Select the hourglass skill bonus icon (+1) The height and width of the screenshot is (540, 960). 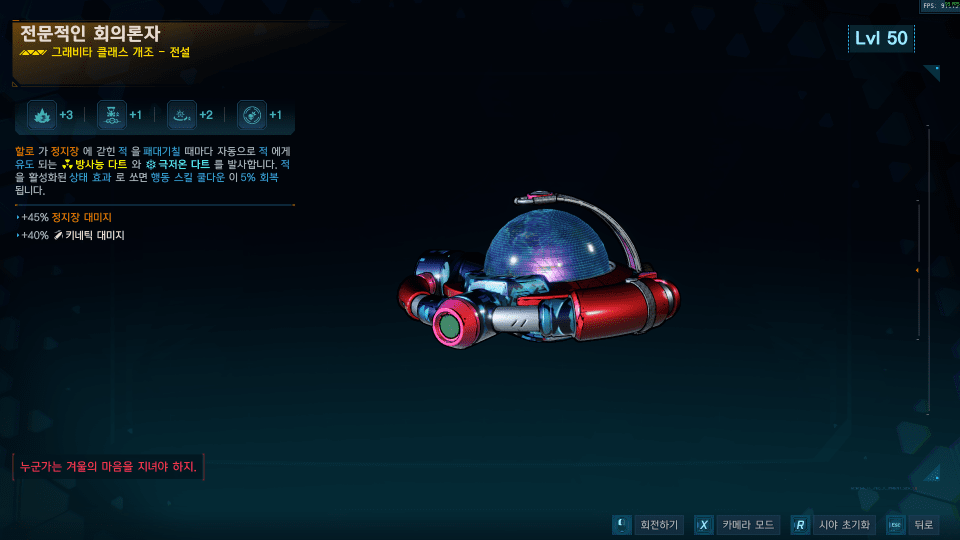click(x=112, y=115)
